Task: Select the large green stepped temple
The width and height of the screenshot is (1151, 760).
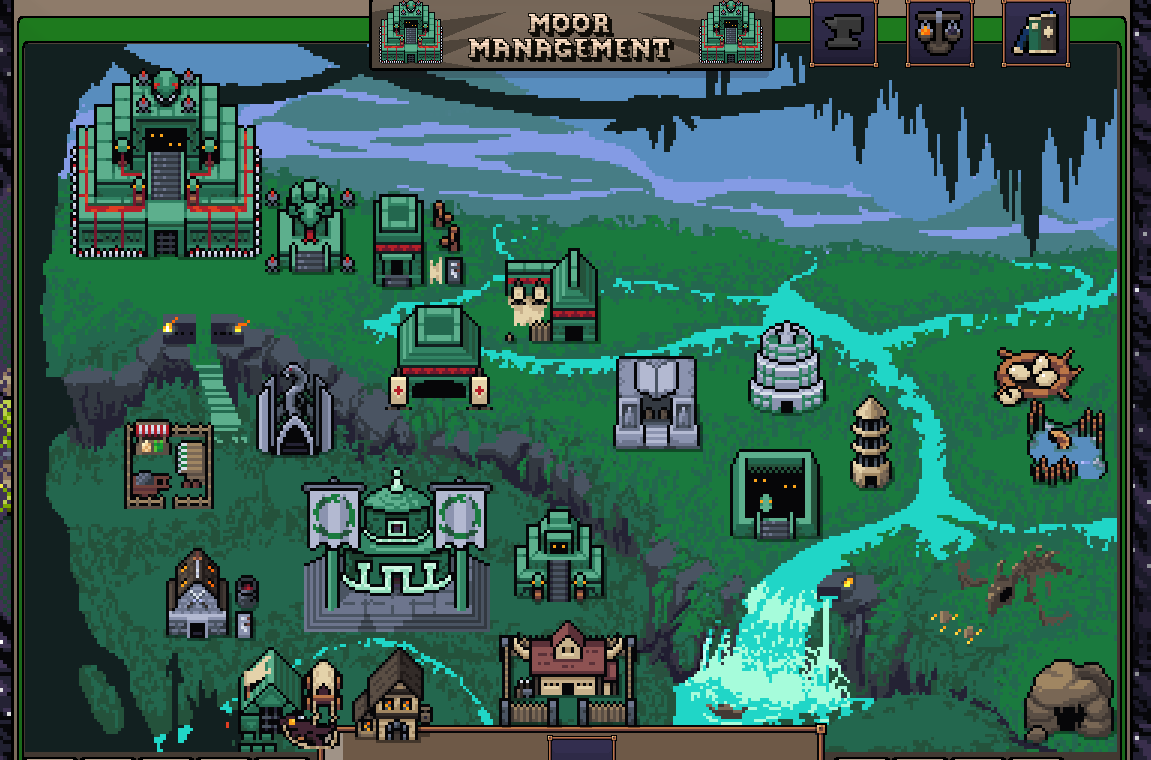Action: 166,168
